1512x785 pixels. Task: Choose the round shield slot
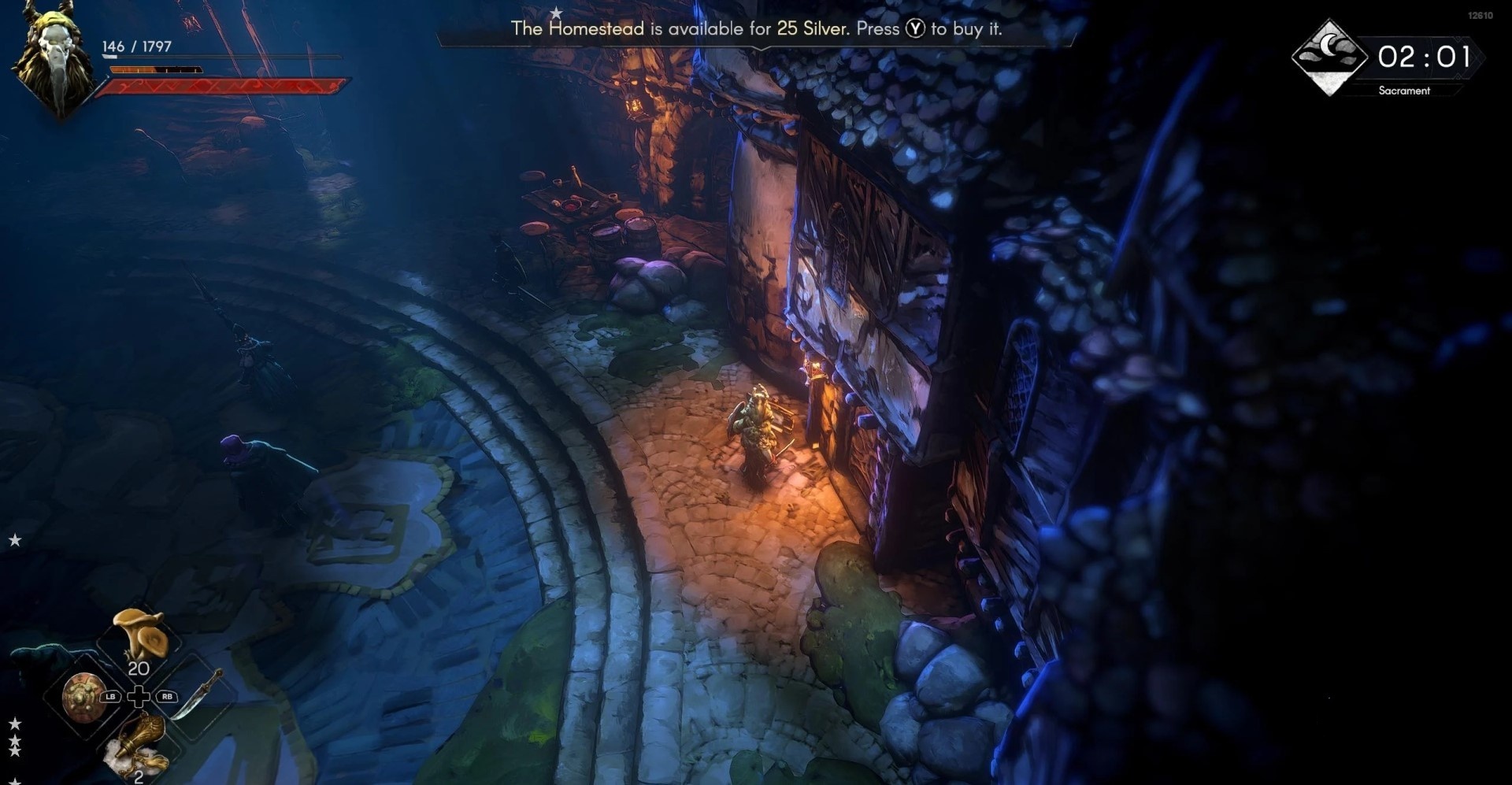coord(83,697)
